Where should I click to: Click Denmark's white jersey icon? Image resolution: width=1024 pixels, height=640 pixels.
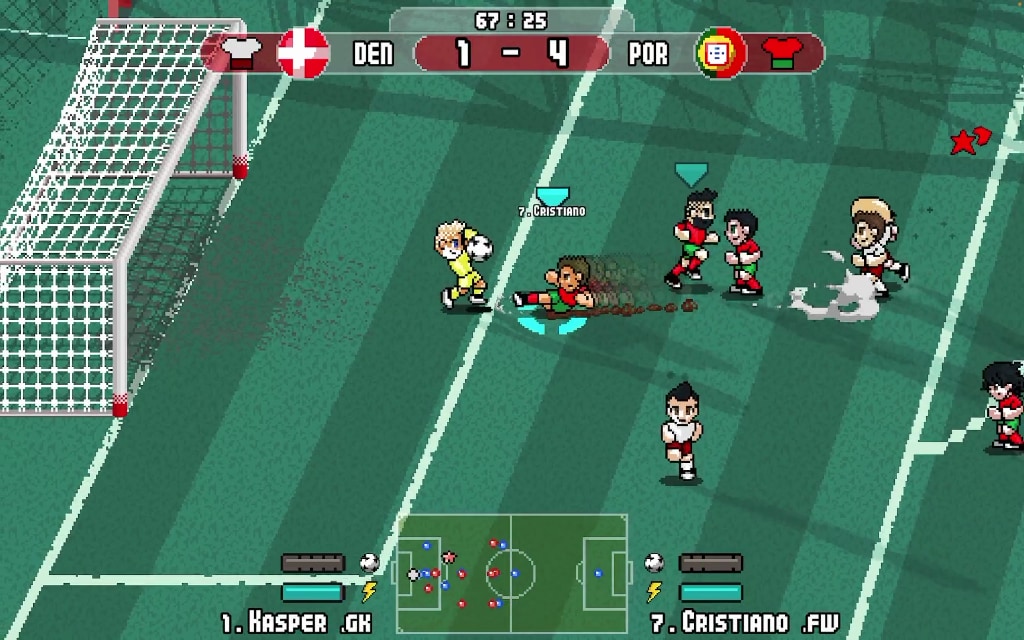pos(240,52)
